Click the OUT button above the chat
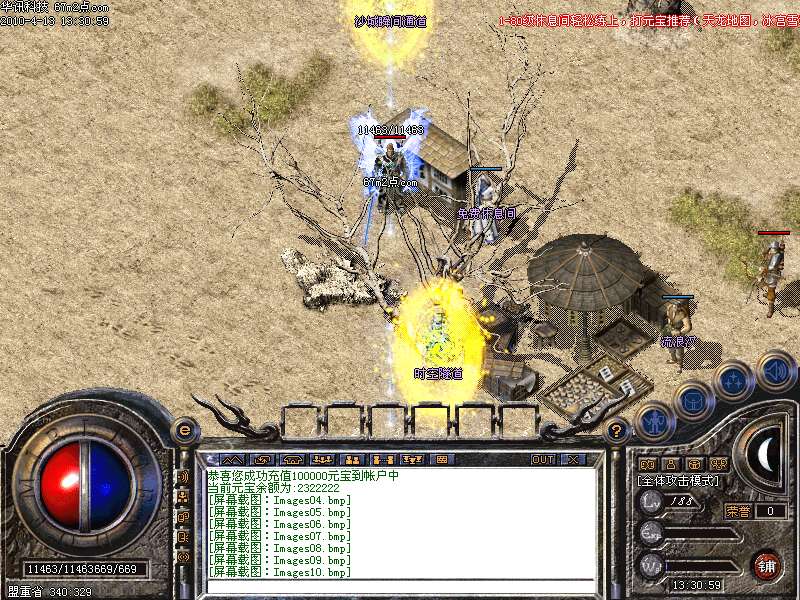 543,459
